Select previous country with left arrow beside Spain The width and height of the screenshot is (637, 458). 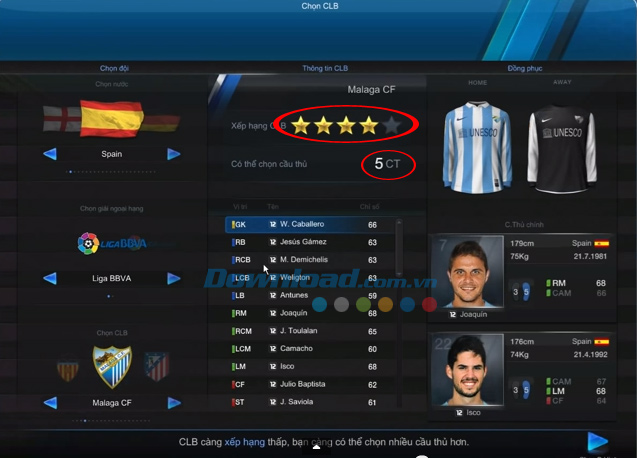click(49, 154)
